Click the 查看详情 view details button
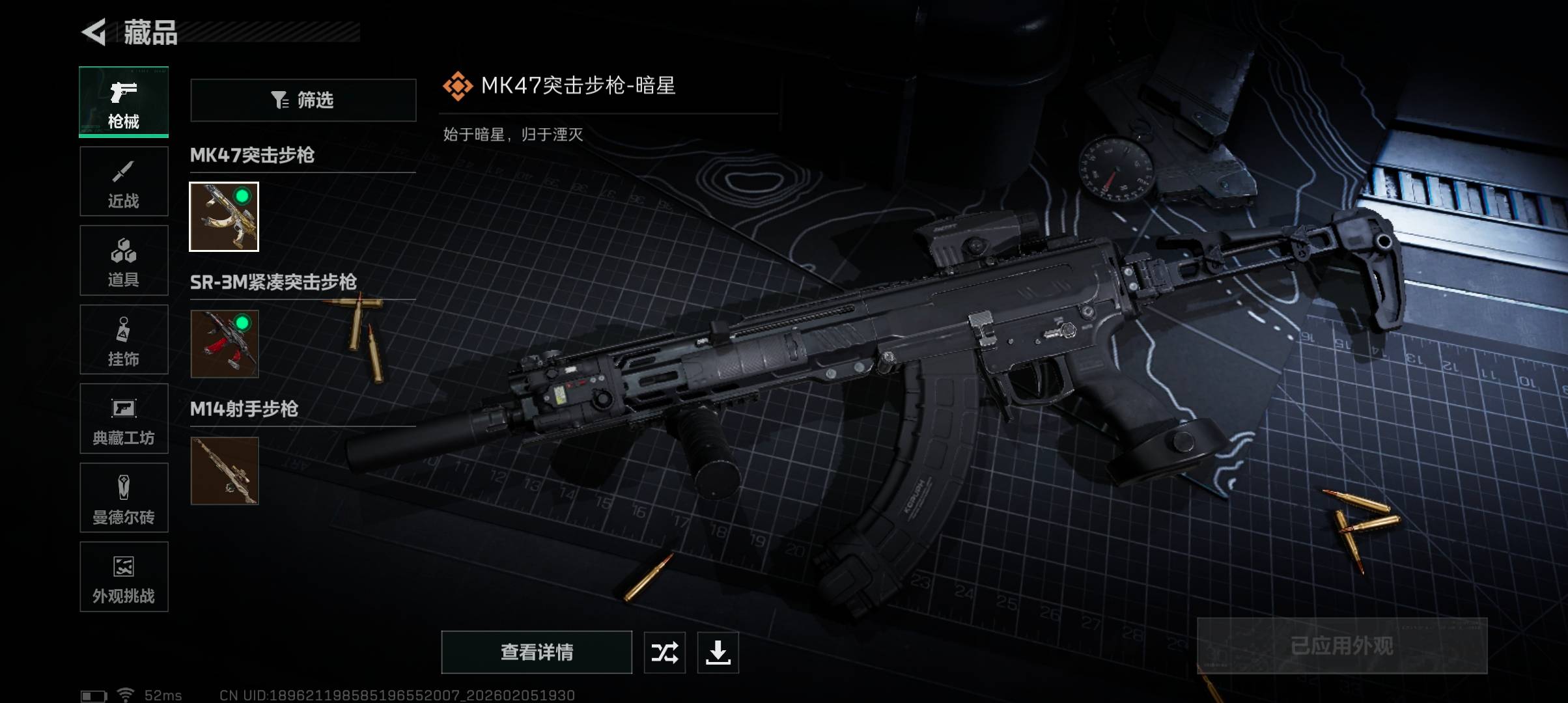 click(x=537, y=652)
